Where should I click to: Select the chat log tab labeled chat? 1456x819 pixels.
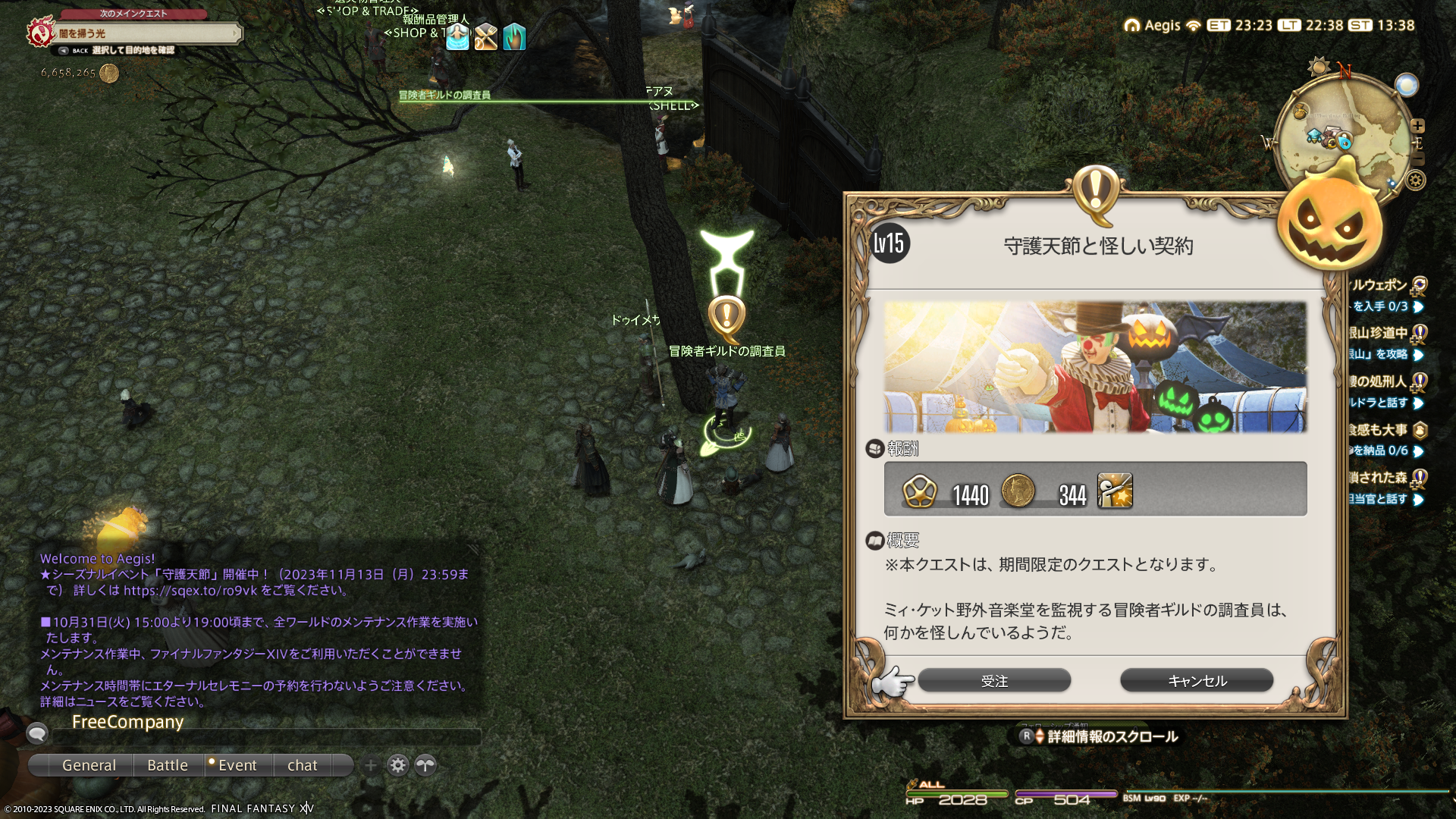(302, 765)
